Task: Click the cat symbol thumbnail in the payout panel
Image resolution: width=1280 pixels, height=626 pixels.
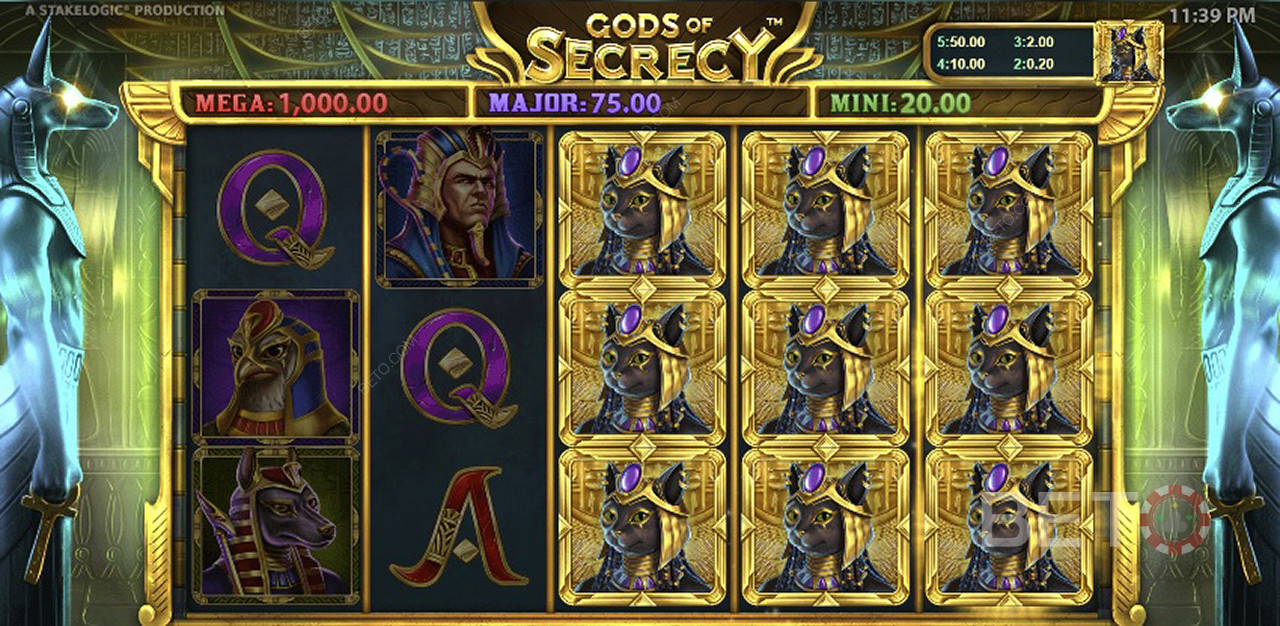Action: [x=1128, y=52]
